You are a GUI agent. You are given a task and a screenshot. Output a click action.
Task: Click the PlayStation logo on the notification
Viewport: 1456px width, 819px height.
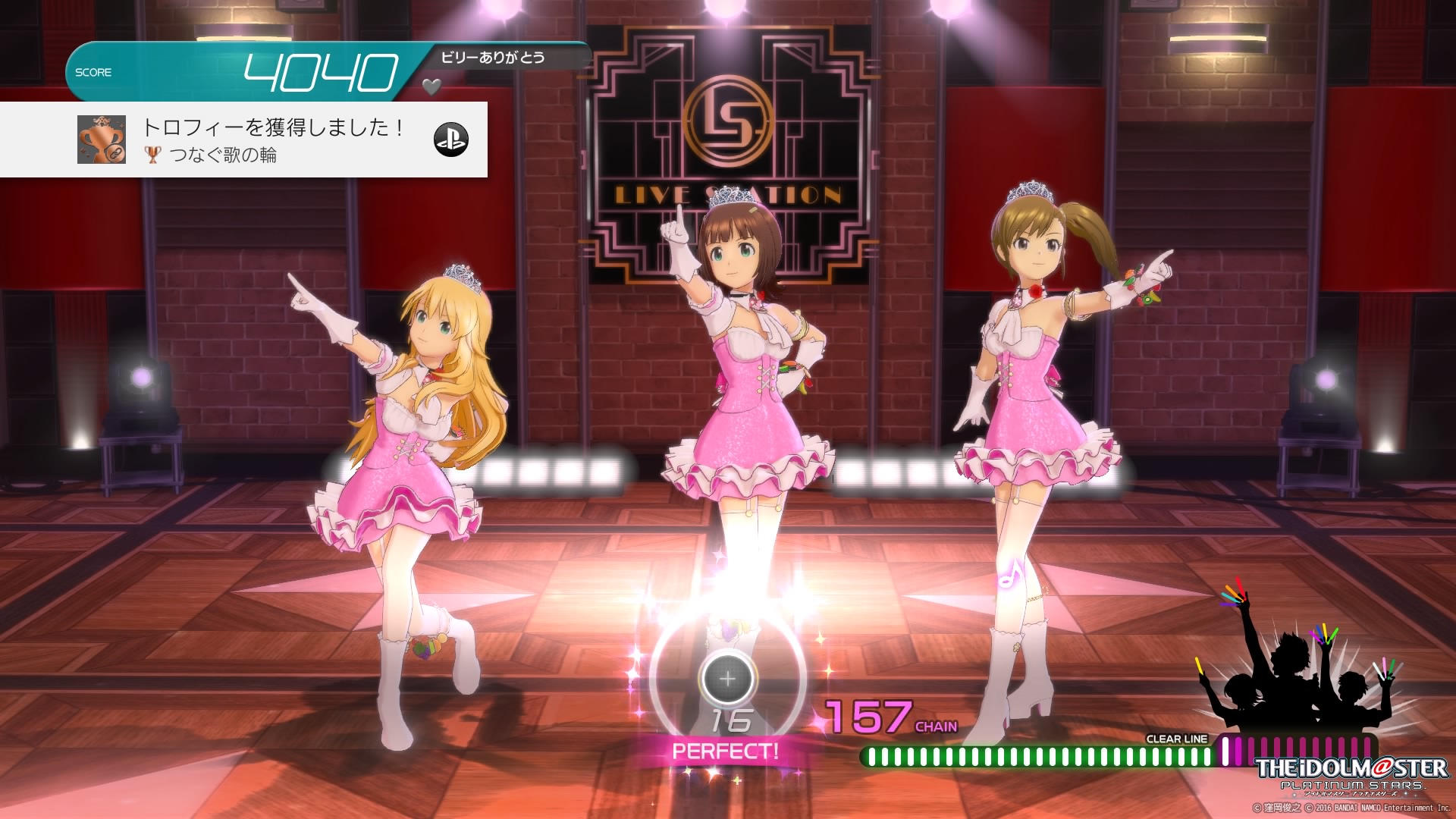click(x=451, y=140)
